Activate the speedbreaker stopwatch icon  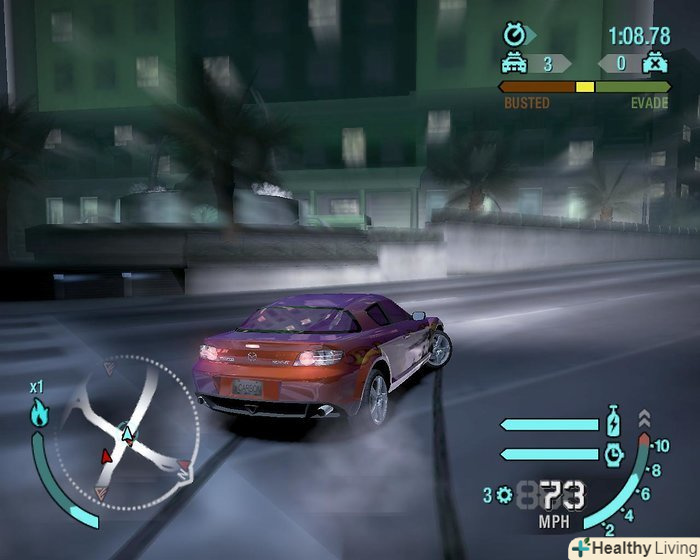[613, 454]
